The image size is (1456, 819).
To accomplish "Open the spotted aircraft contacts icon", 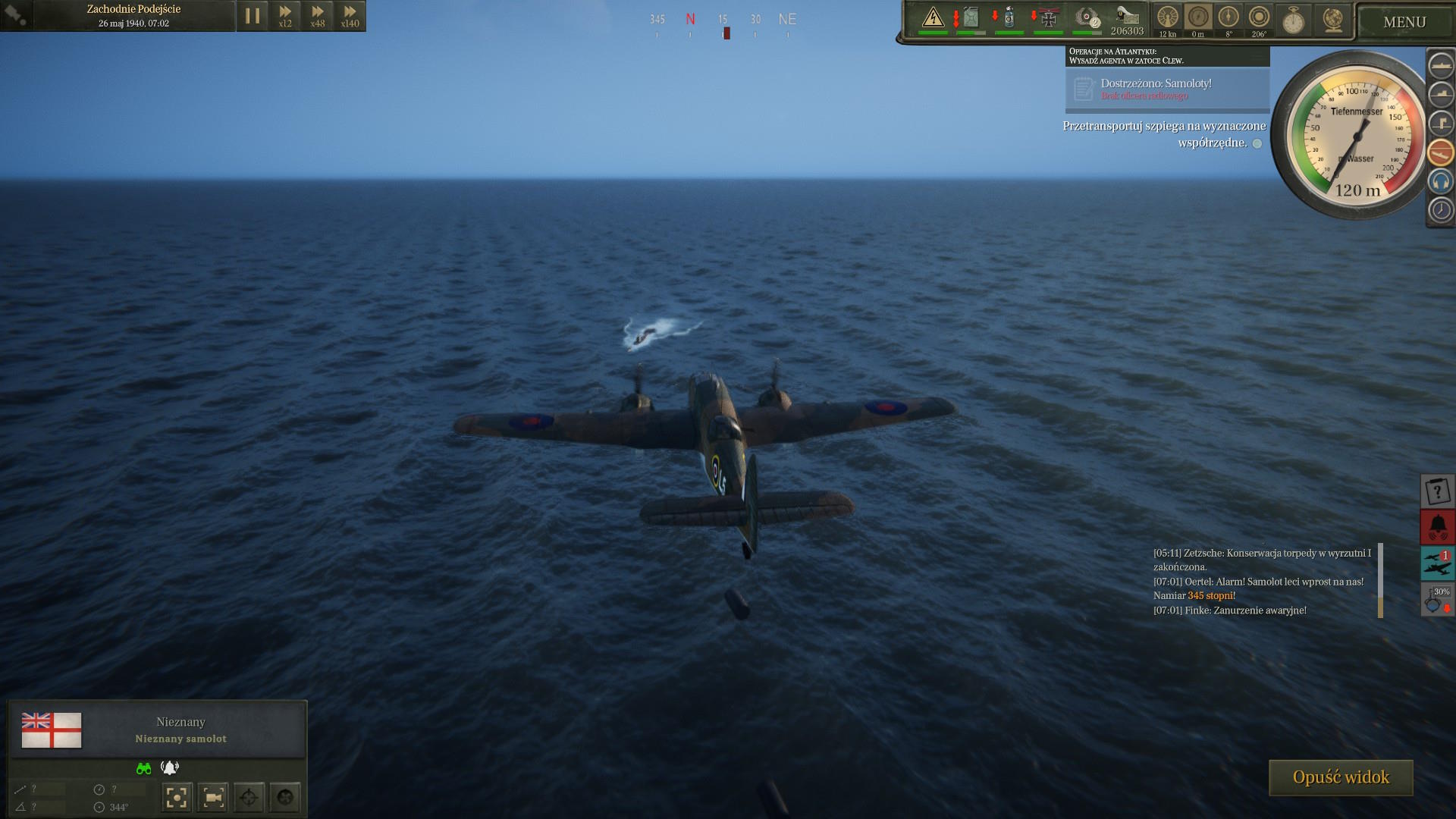I will coord(1437,563).
